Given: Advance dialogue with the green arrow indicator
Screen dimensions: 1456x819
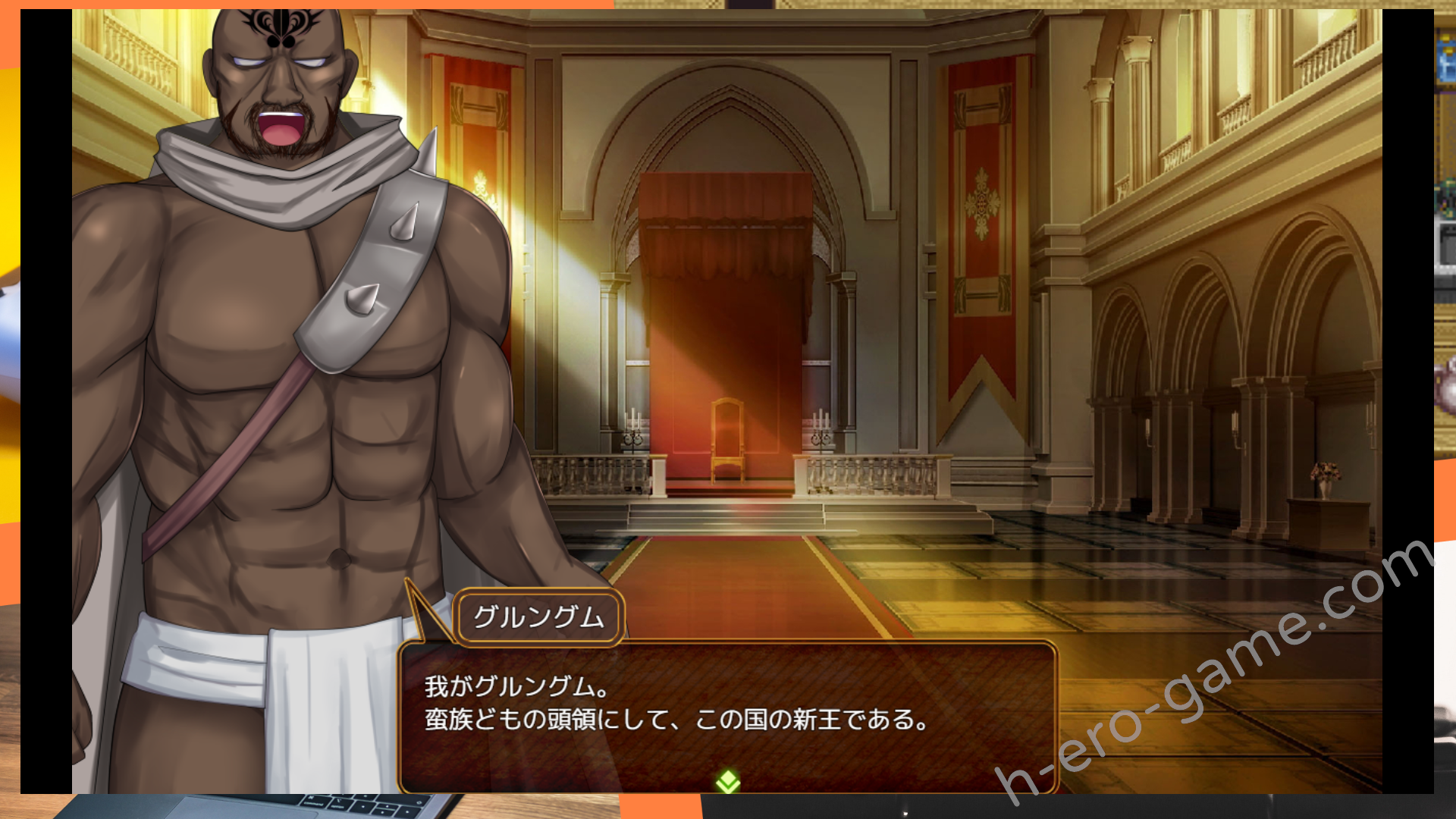Looking at the screenshot, I should [x=728, y=780].
